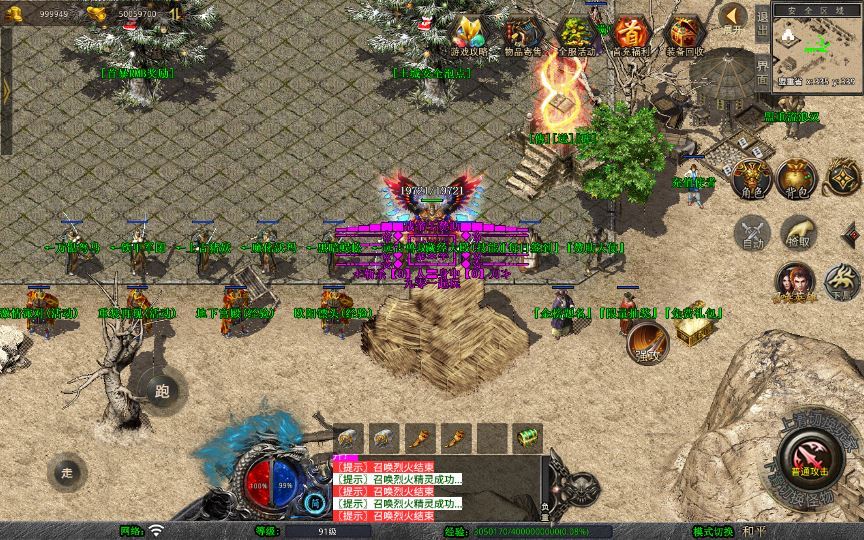Open the 首充福利 first-recharge bonus
The height and width of the screenshot is (540, 864).
click(630, 35)
